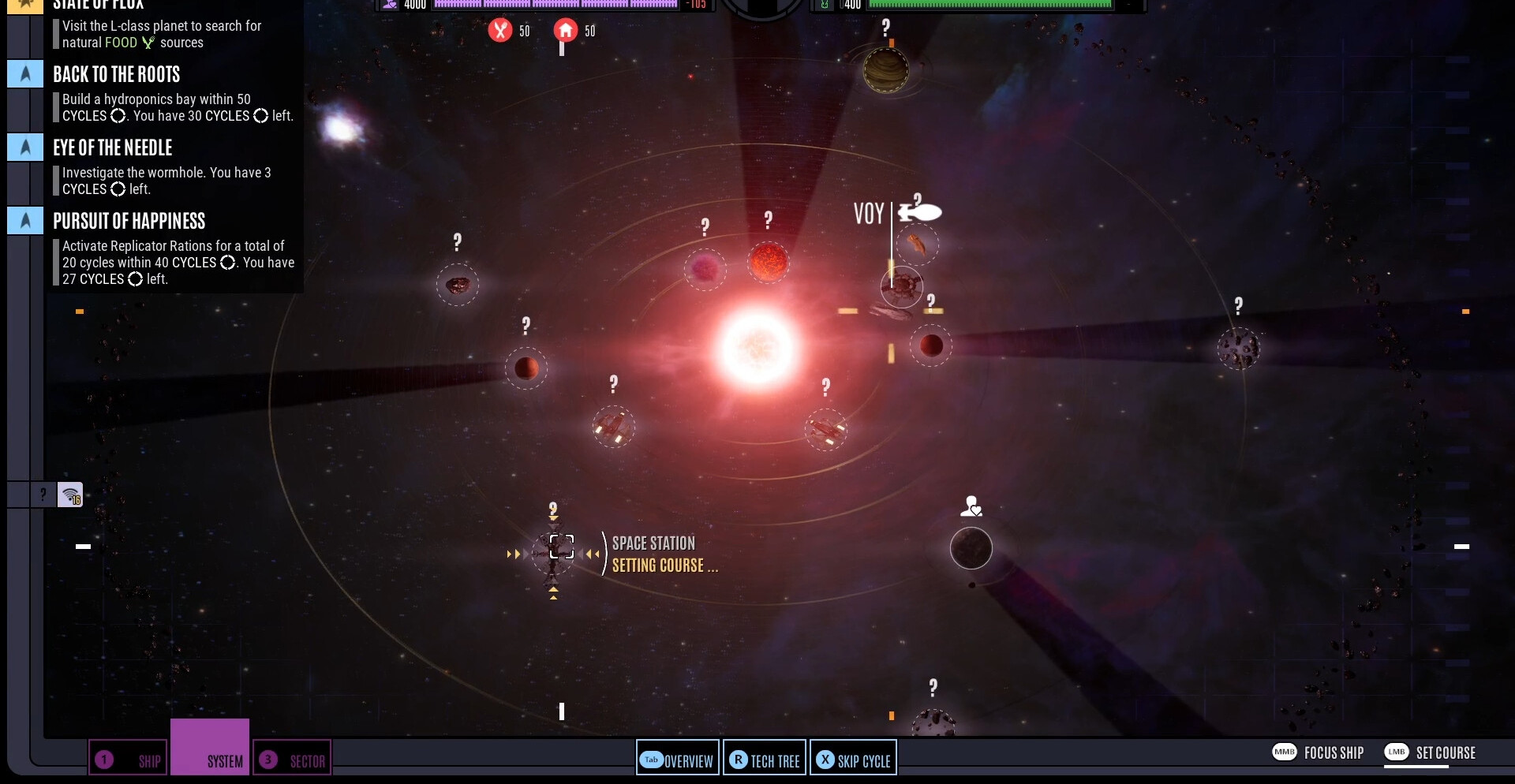Open the Sector view tab
Viewport: 1515px width, 784px height.
(x=292, y=760)
